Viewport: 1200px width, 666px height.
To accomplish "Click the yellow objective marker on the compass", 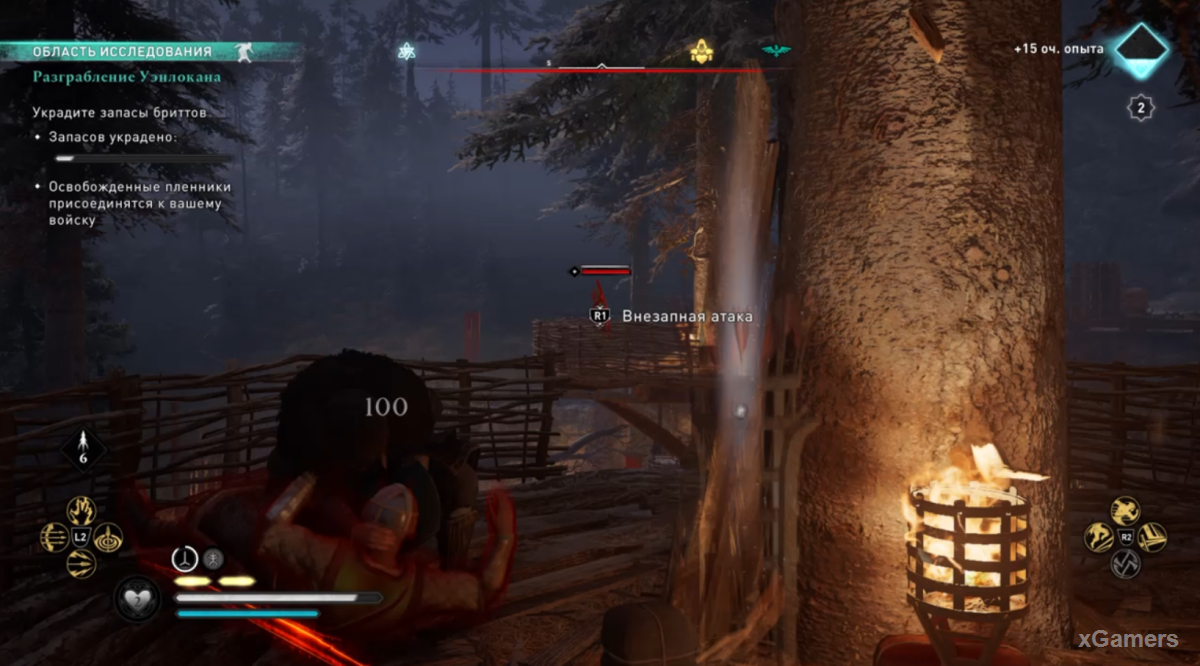I will (701, 52).
